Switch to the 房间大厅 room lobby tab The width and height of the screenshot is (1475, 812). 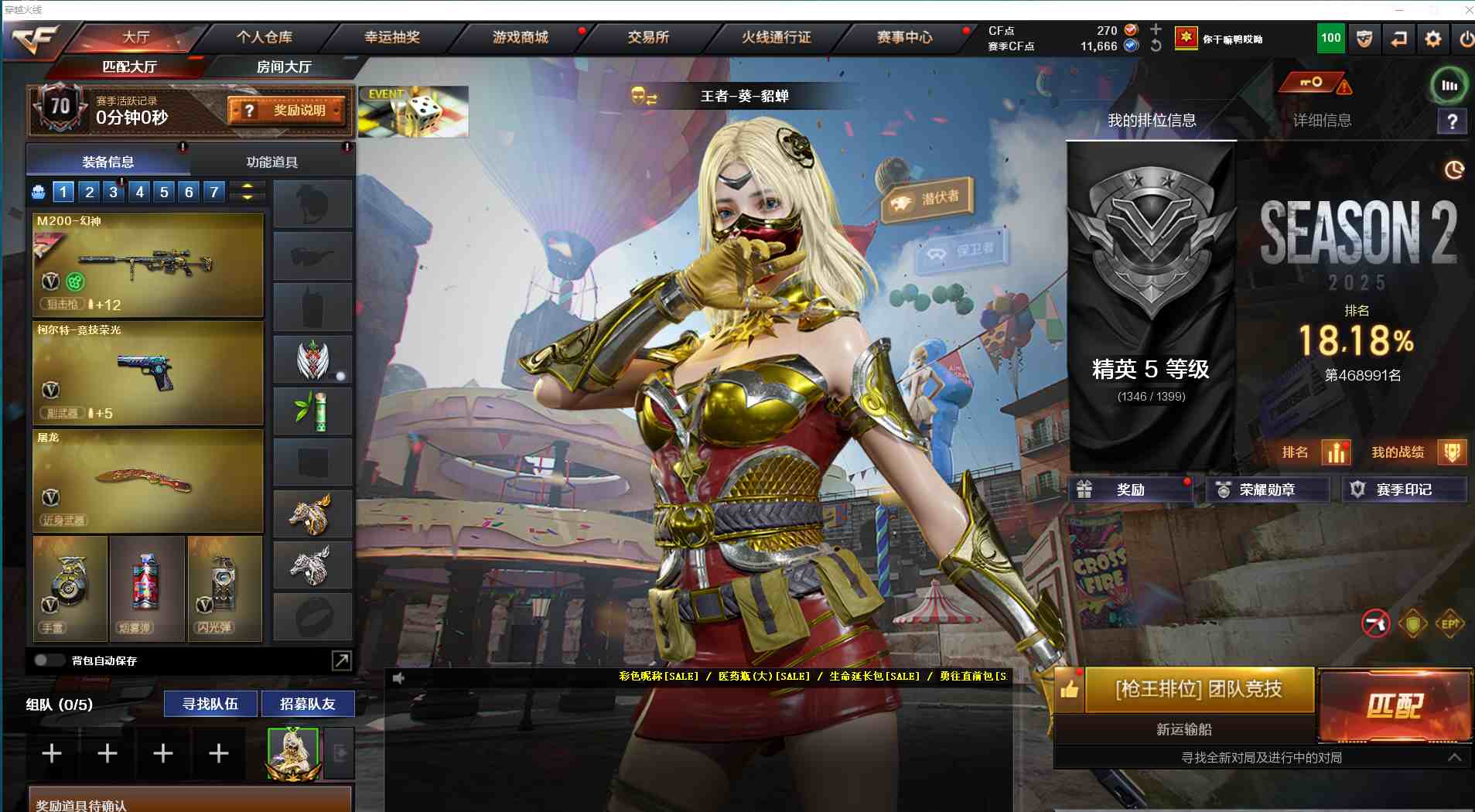coord(284,67)
